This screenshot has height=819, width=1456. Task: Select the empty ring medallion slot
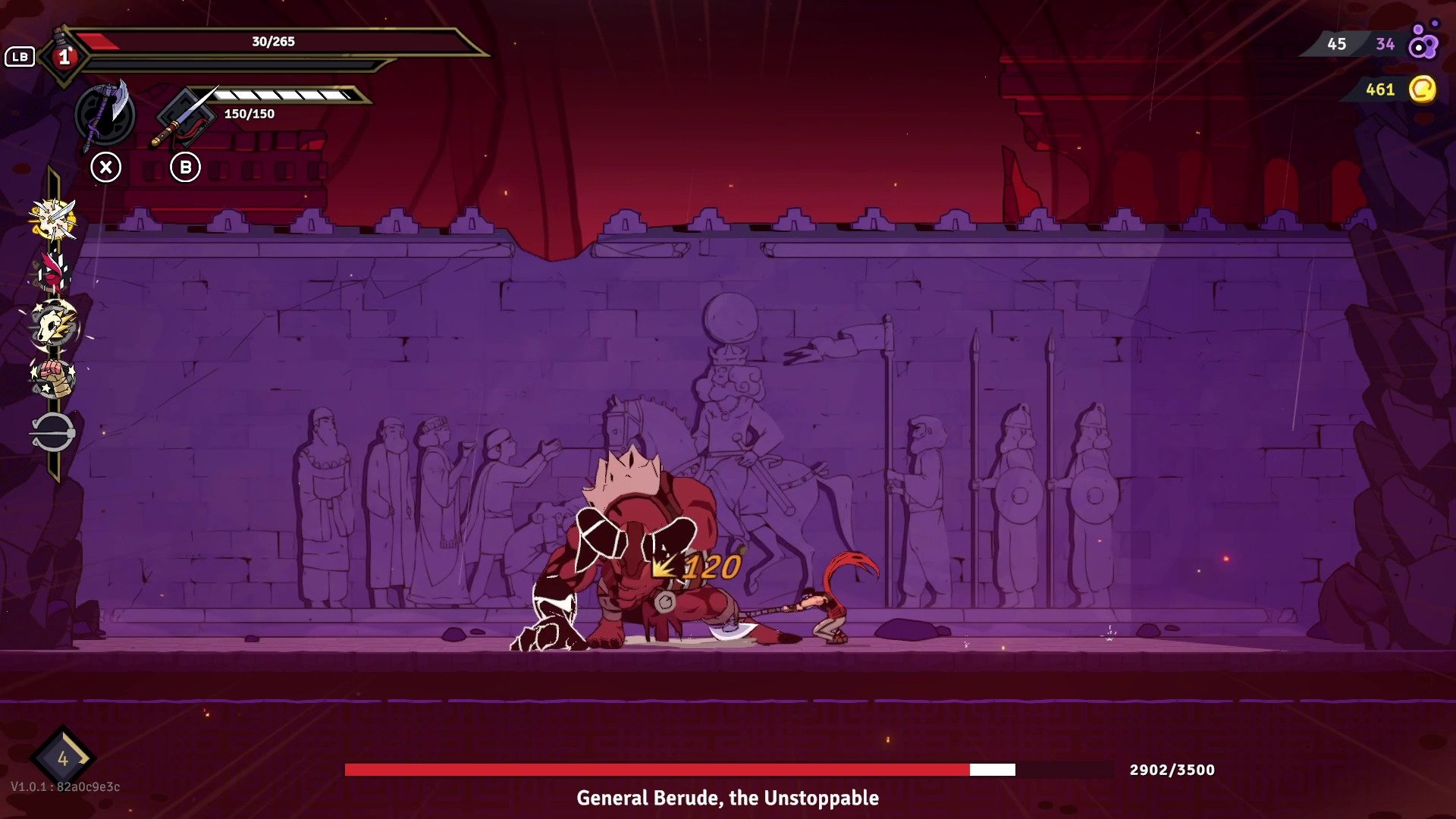(52, 433)
